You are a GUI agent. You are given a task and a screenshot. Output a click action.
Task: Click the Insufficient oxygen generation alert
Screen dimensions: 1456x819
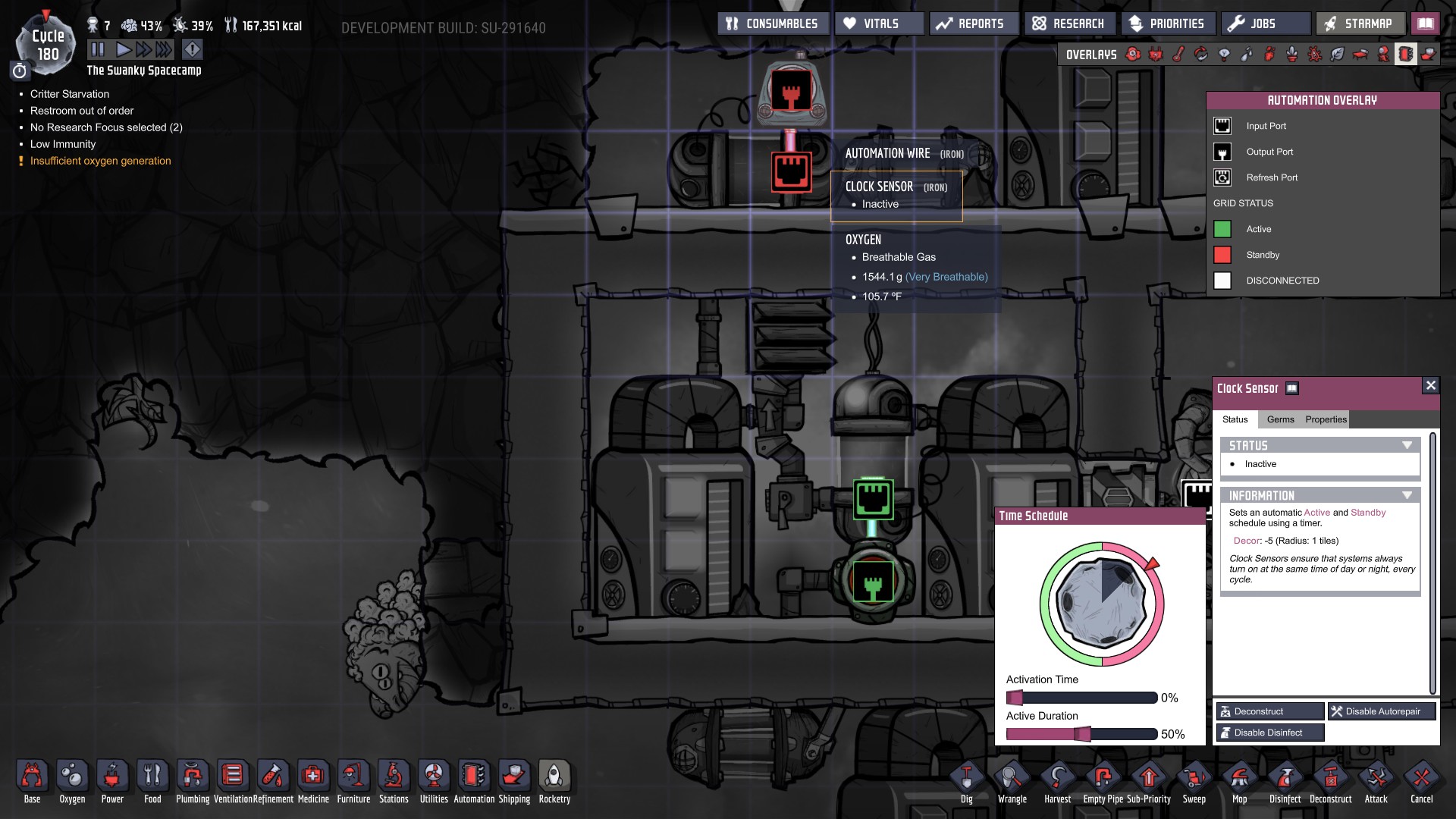(x=99, y=161)
